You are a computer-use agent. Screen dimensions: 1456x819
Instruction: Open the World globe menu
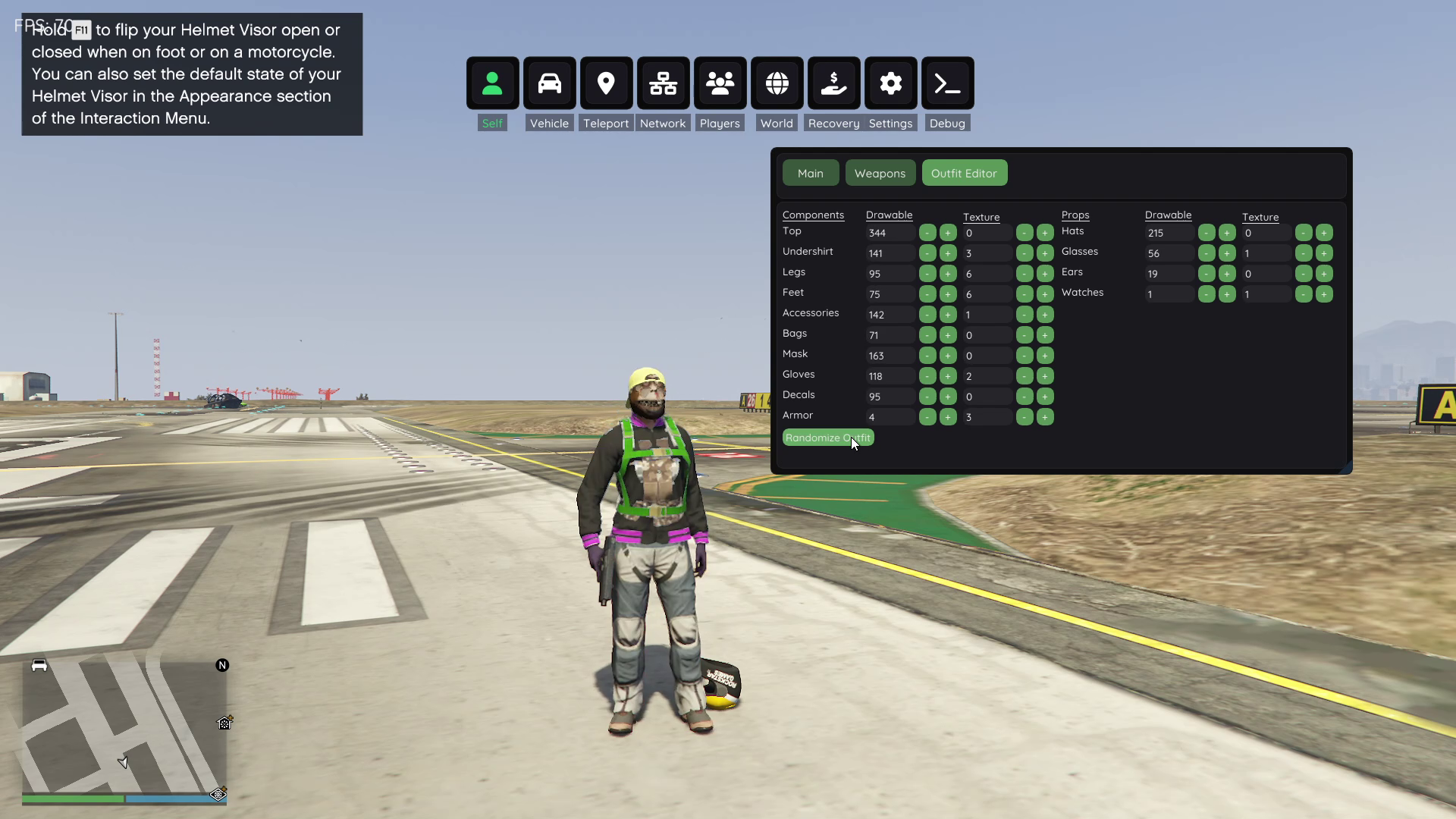777,83
